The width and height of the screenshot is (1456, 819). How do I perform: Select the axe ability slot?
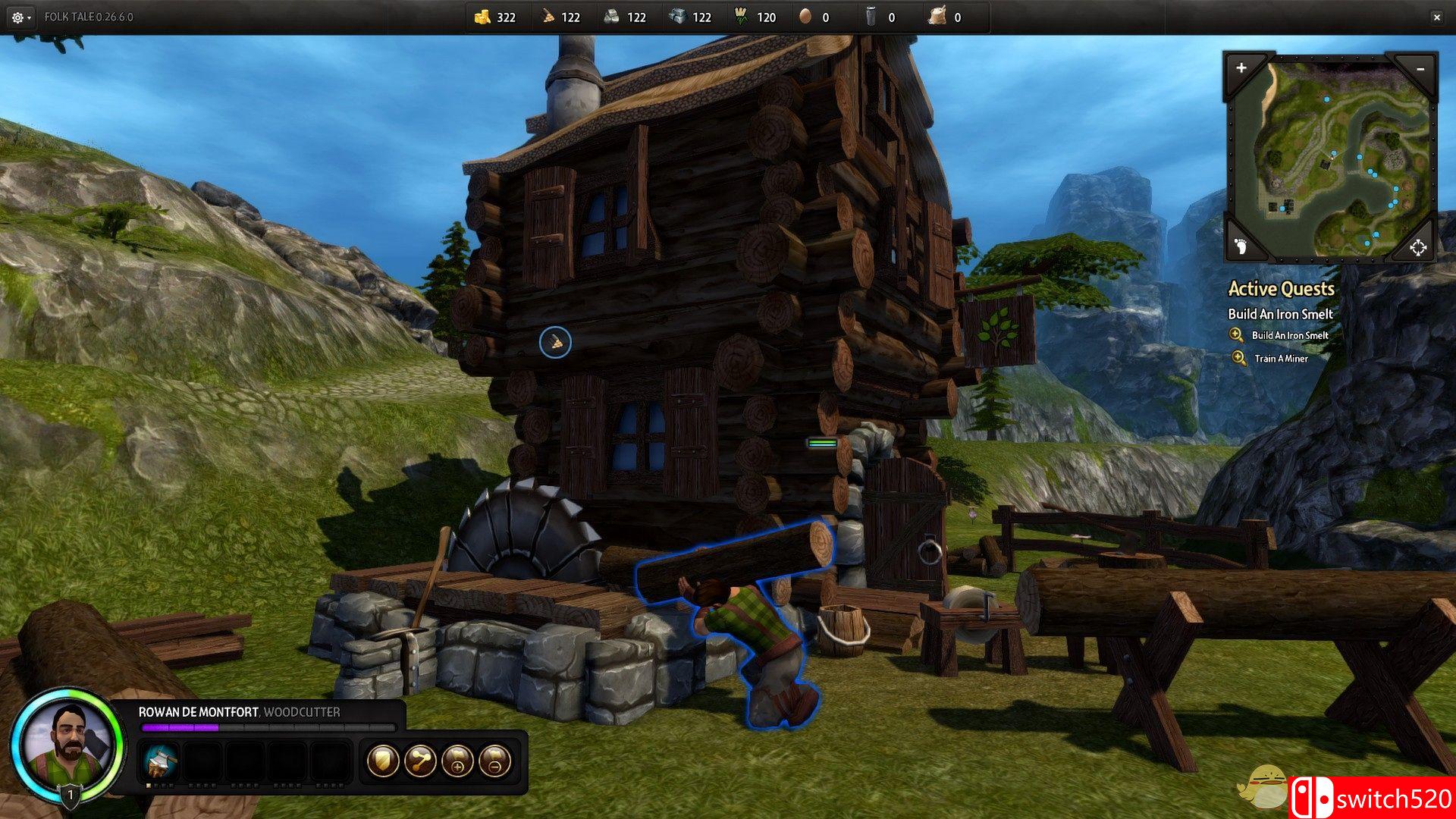pos(160,761)
